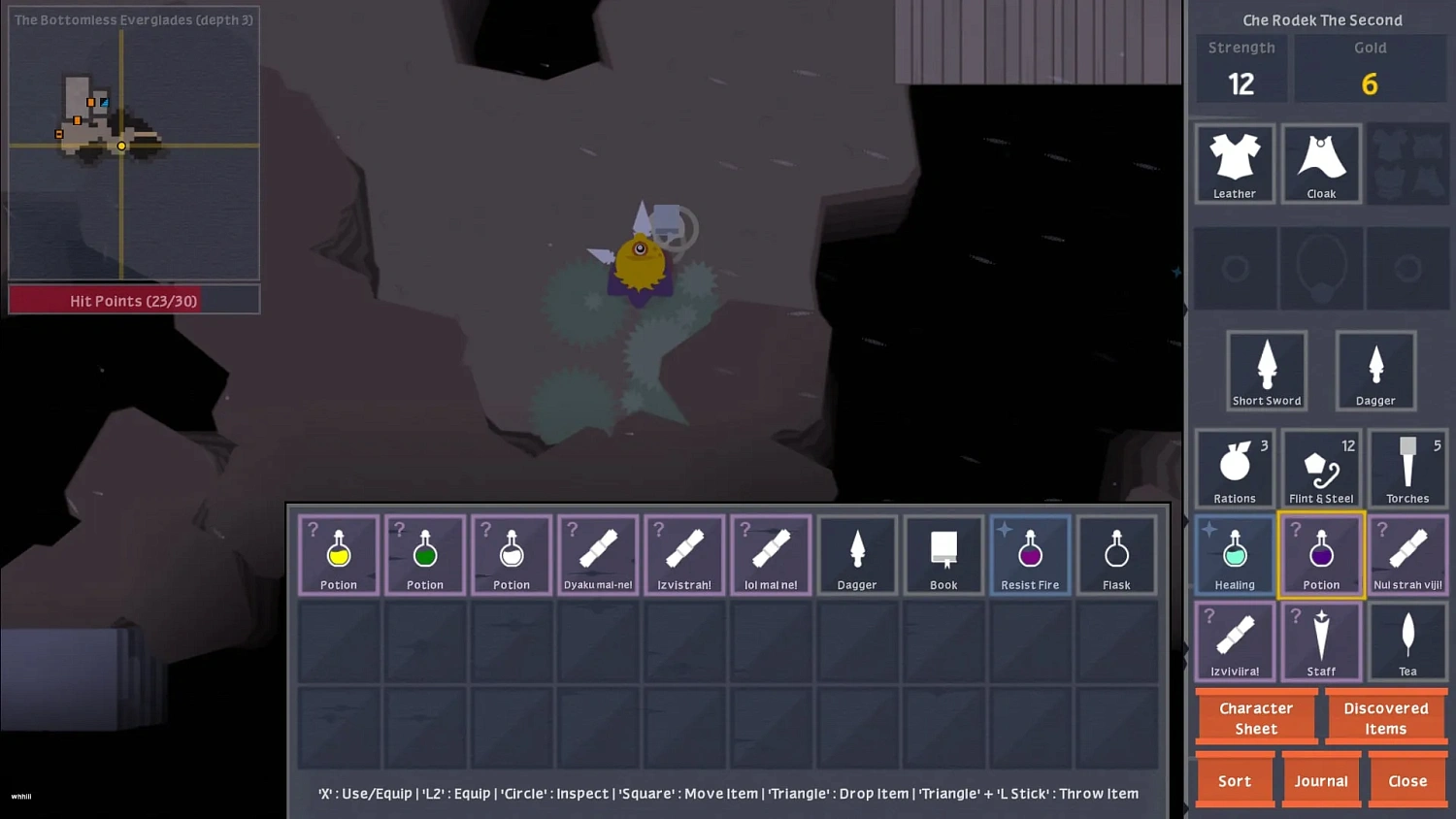Select the equipped Cloak

point(1321,164)
